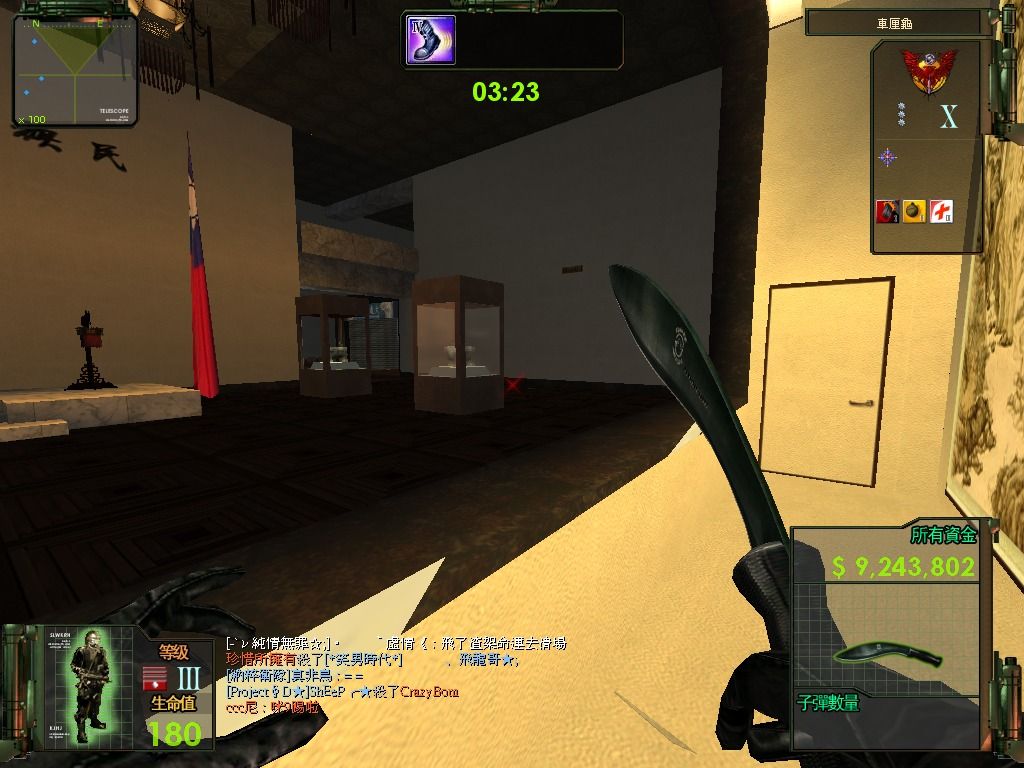Click the red eagle team emblem
The image size is (1024, 768).
pos(928,73)
